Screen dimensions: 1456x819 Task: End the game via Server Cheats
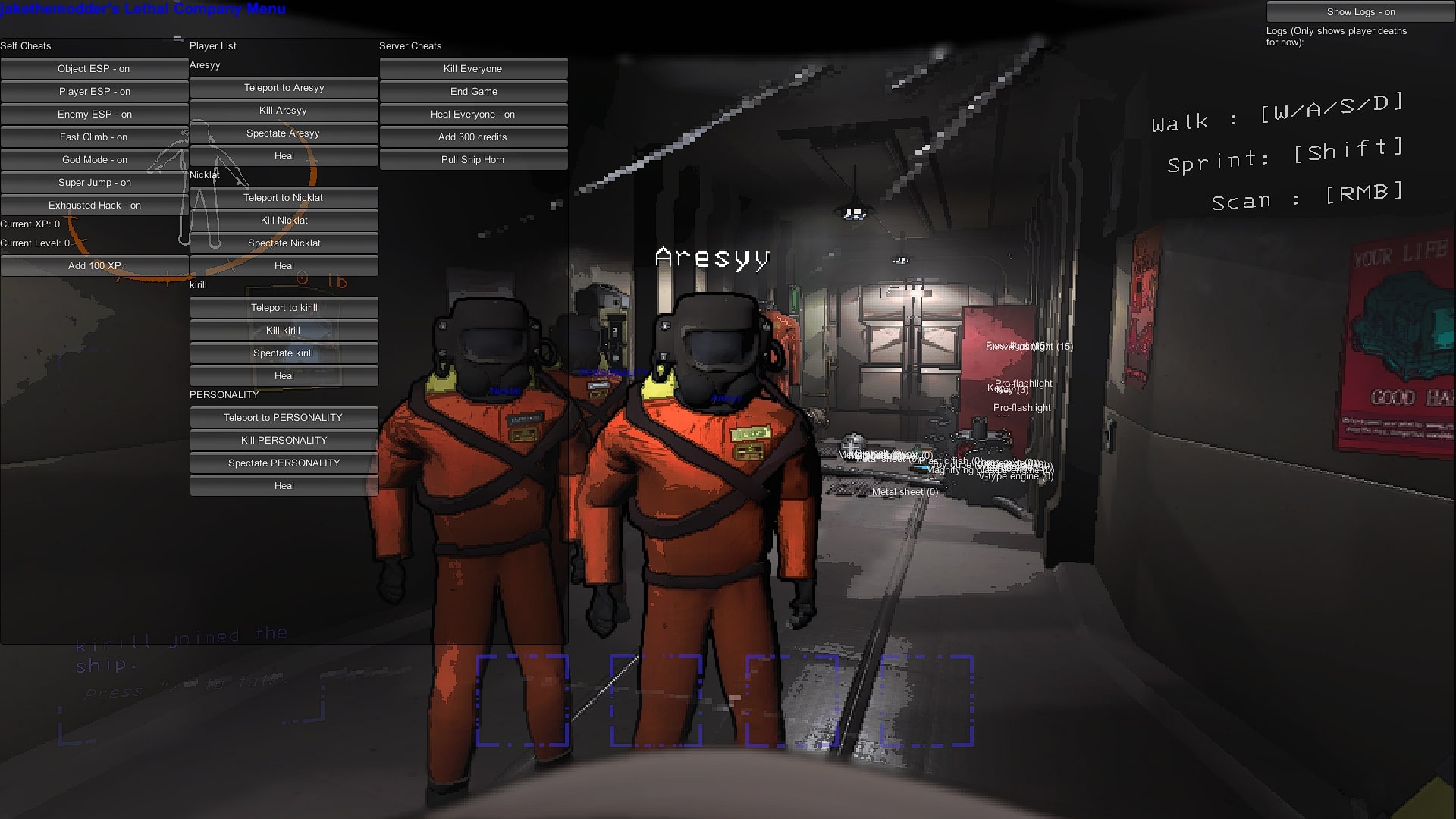pos(472,92)
